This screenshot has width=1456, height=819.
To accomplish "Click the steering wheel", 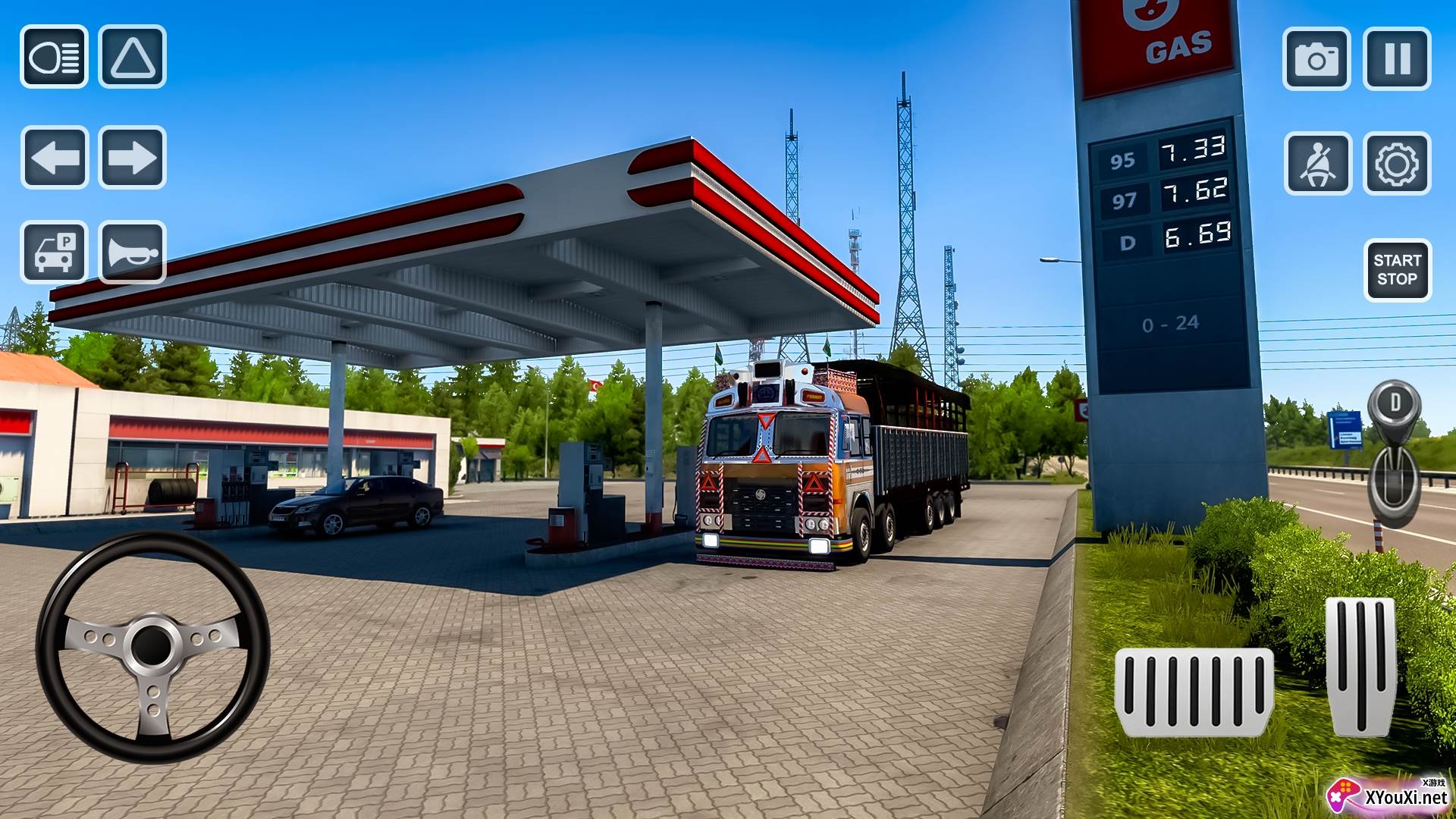I will [152, 647].
